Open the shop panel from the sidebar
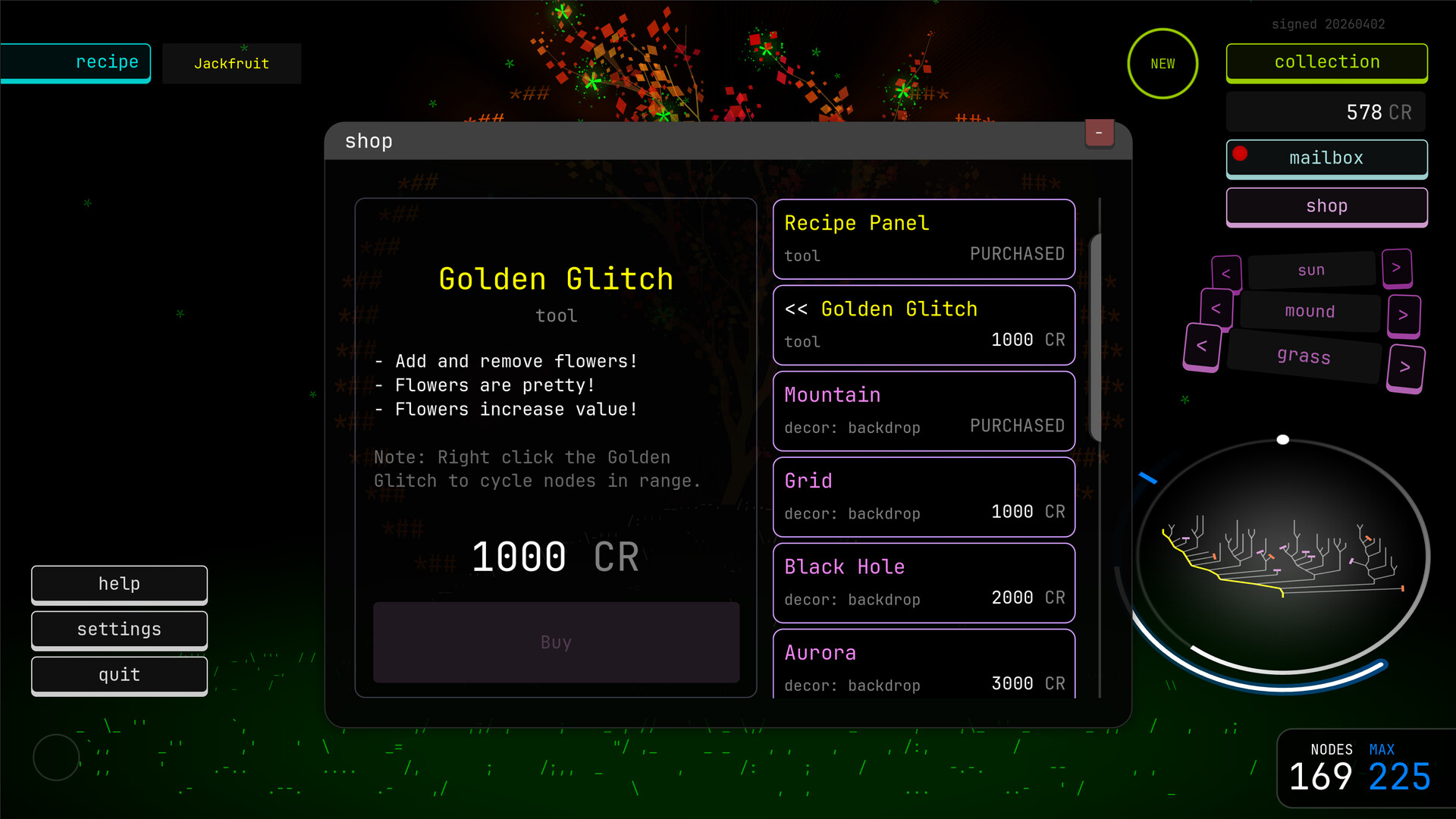1456x819 pixels. [x=1326, y=206]
